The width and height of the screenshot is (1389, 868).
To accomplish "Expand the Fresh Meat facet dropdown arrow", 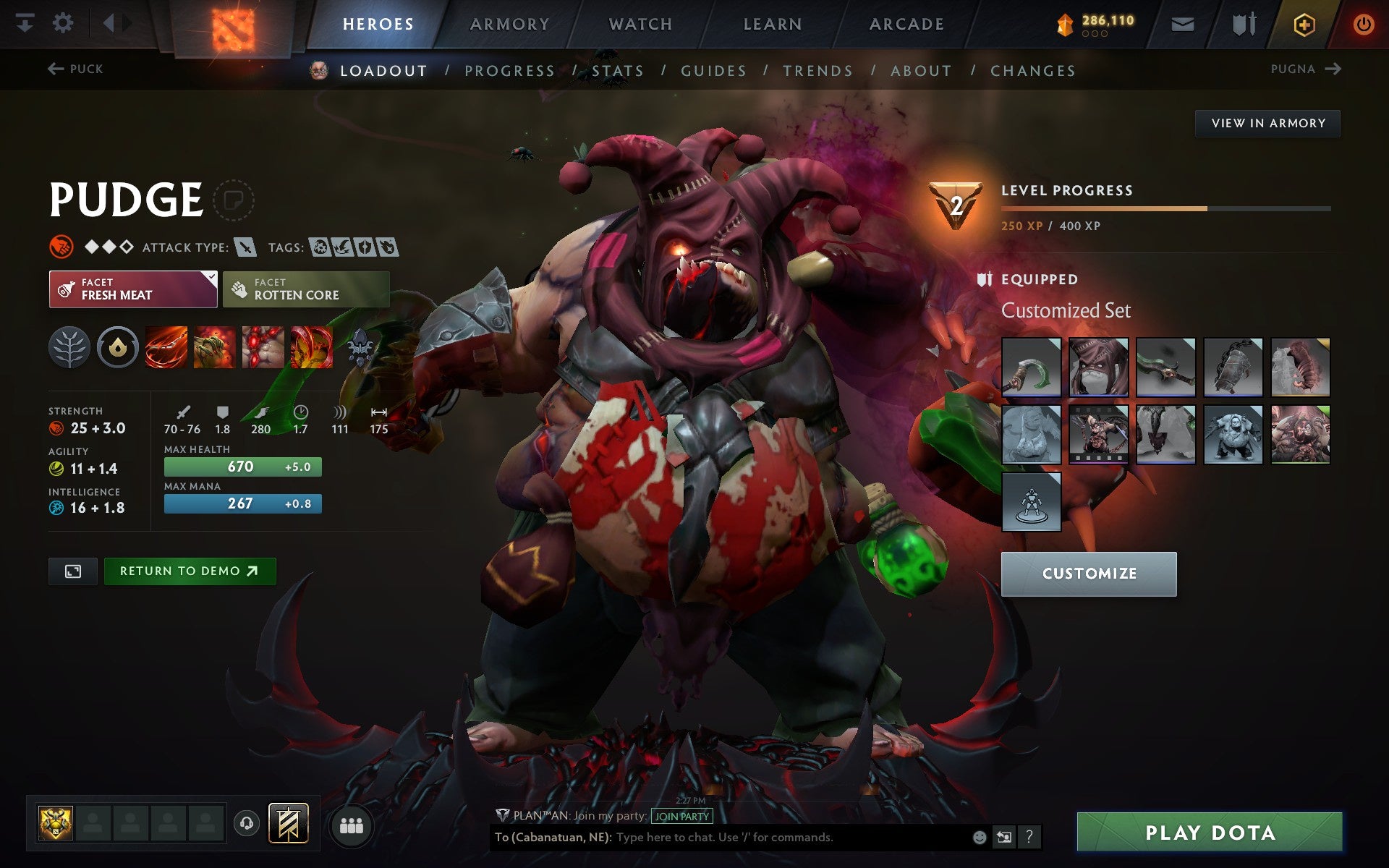I will click(210, 277).
